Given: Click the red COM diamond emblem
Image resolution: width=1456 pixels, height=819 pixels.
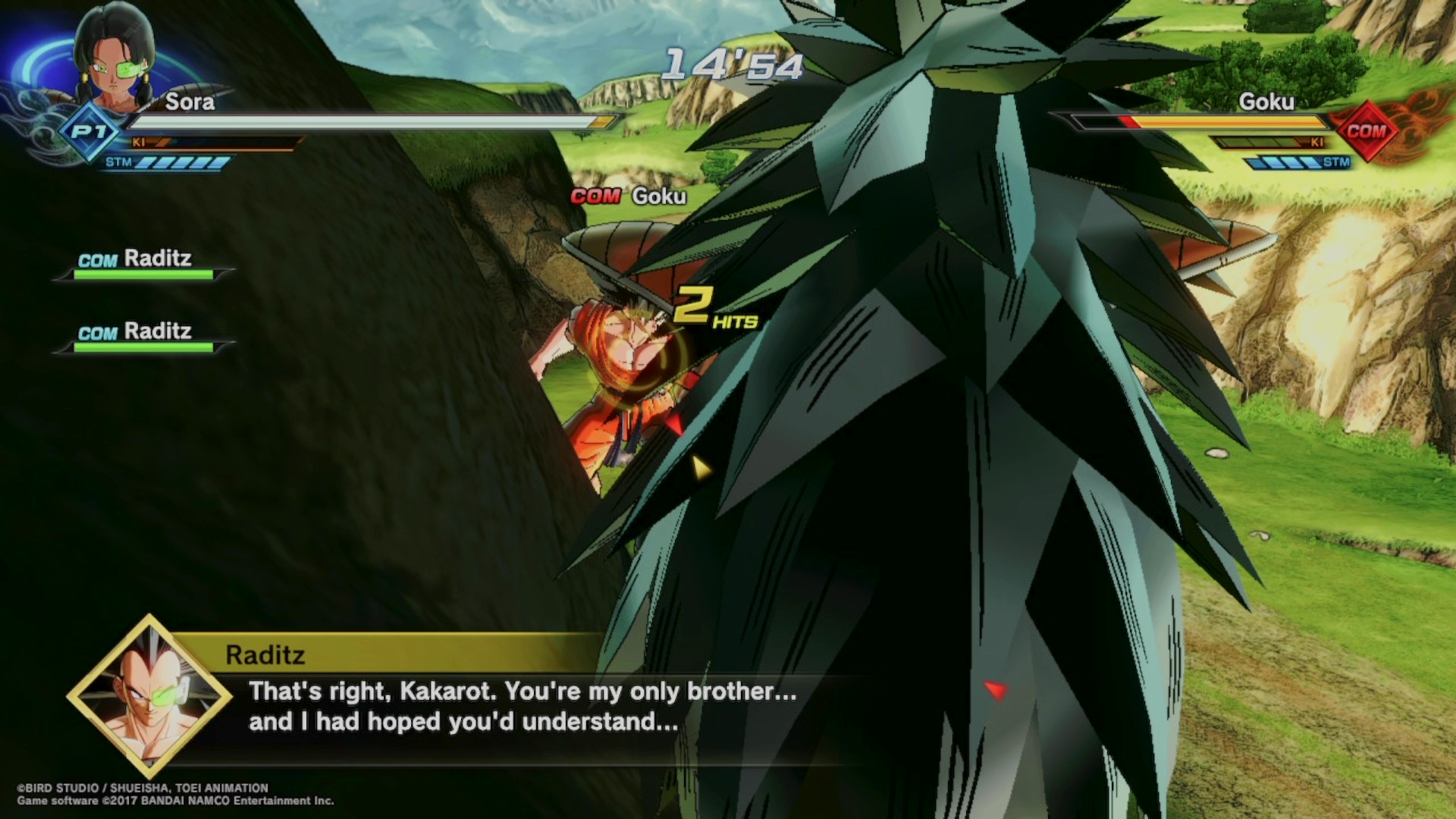Looking at the screenshot, I should coord(1366,130).
